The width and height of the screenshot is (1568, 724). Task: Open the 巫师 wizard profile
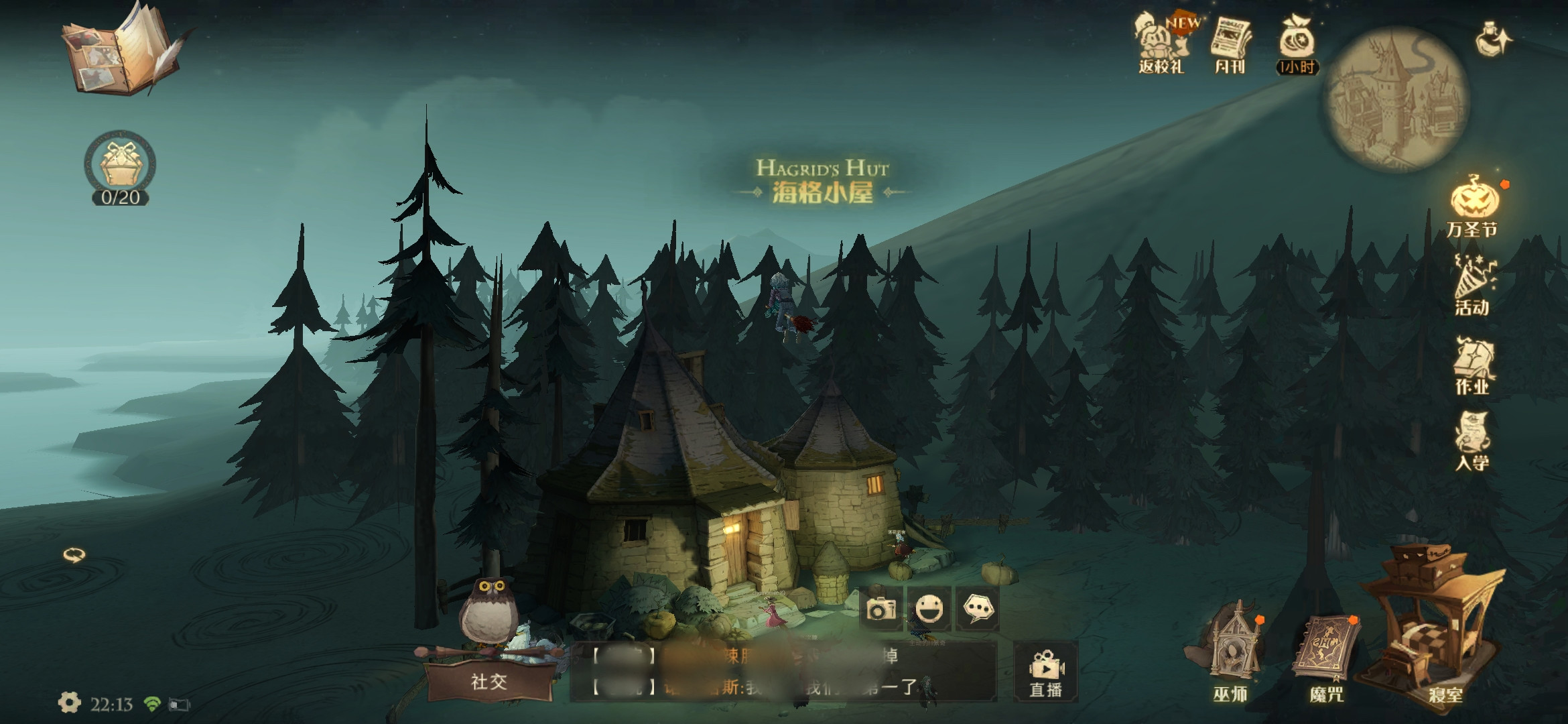1232,654
